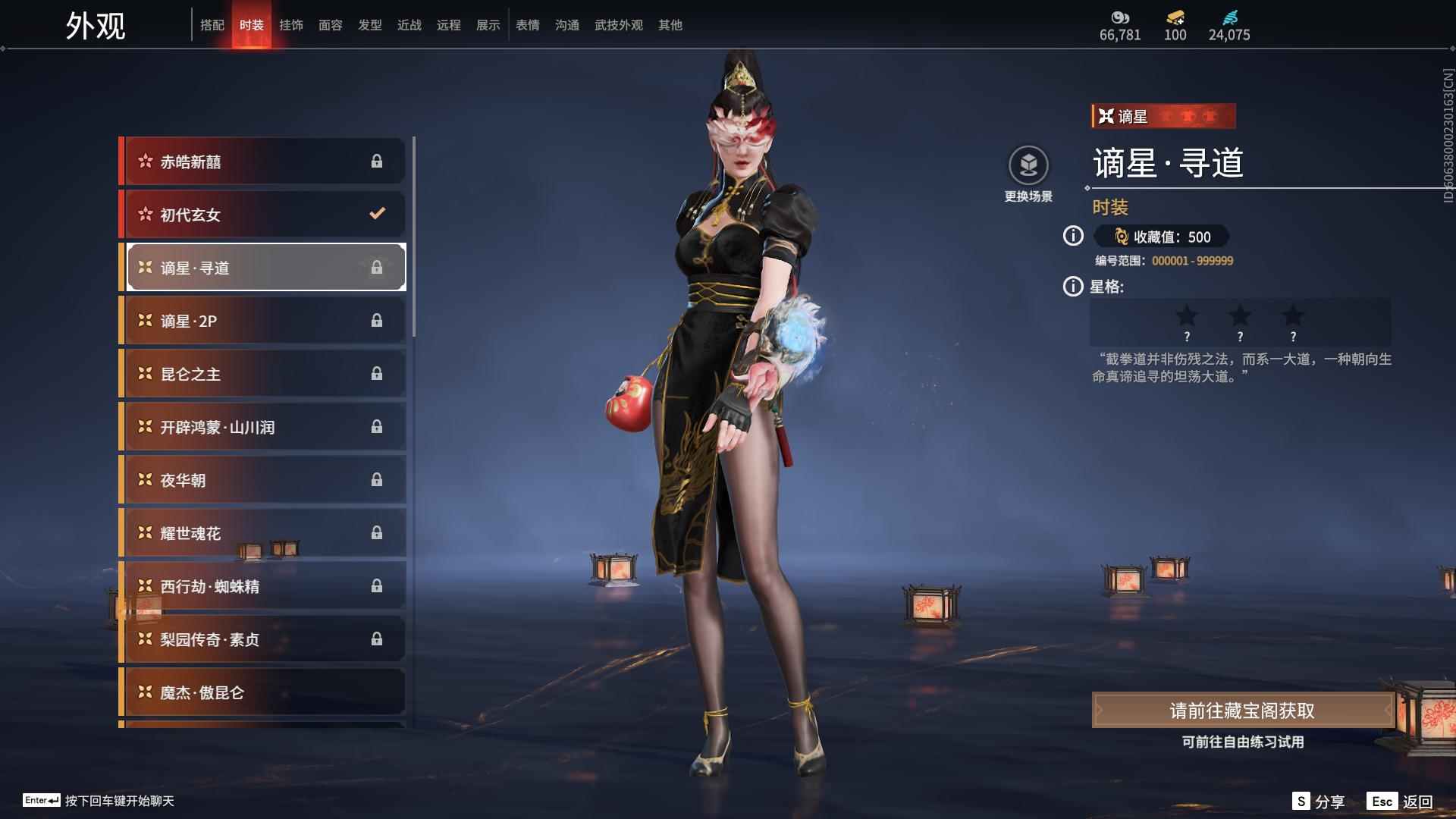Click the lock icon on 谪星·寻道 entry
The height and width of the screenshot is (819, 1456).
[378, 267]
